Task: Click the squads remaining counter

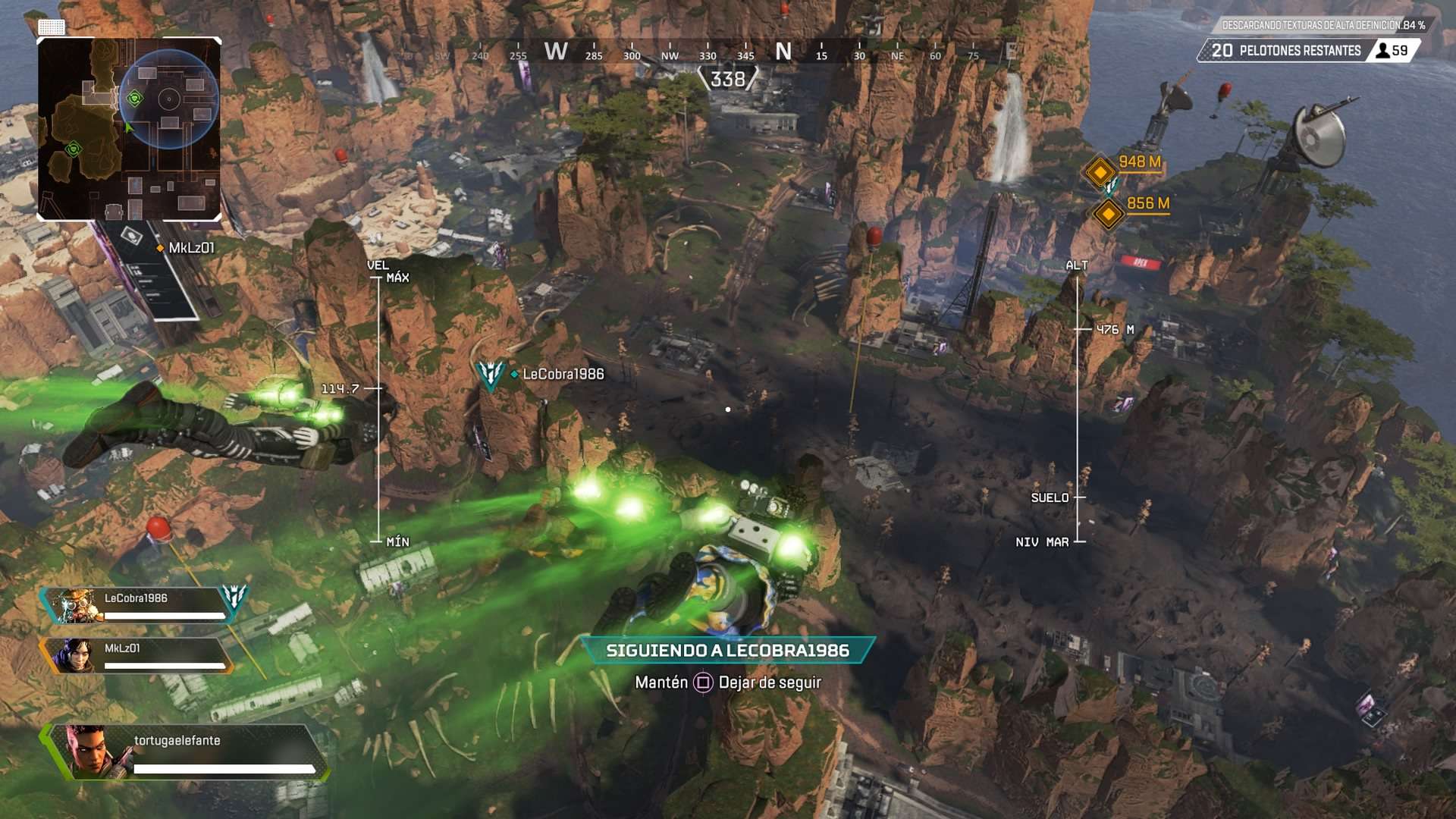Action: (x=1285, y=51)
